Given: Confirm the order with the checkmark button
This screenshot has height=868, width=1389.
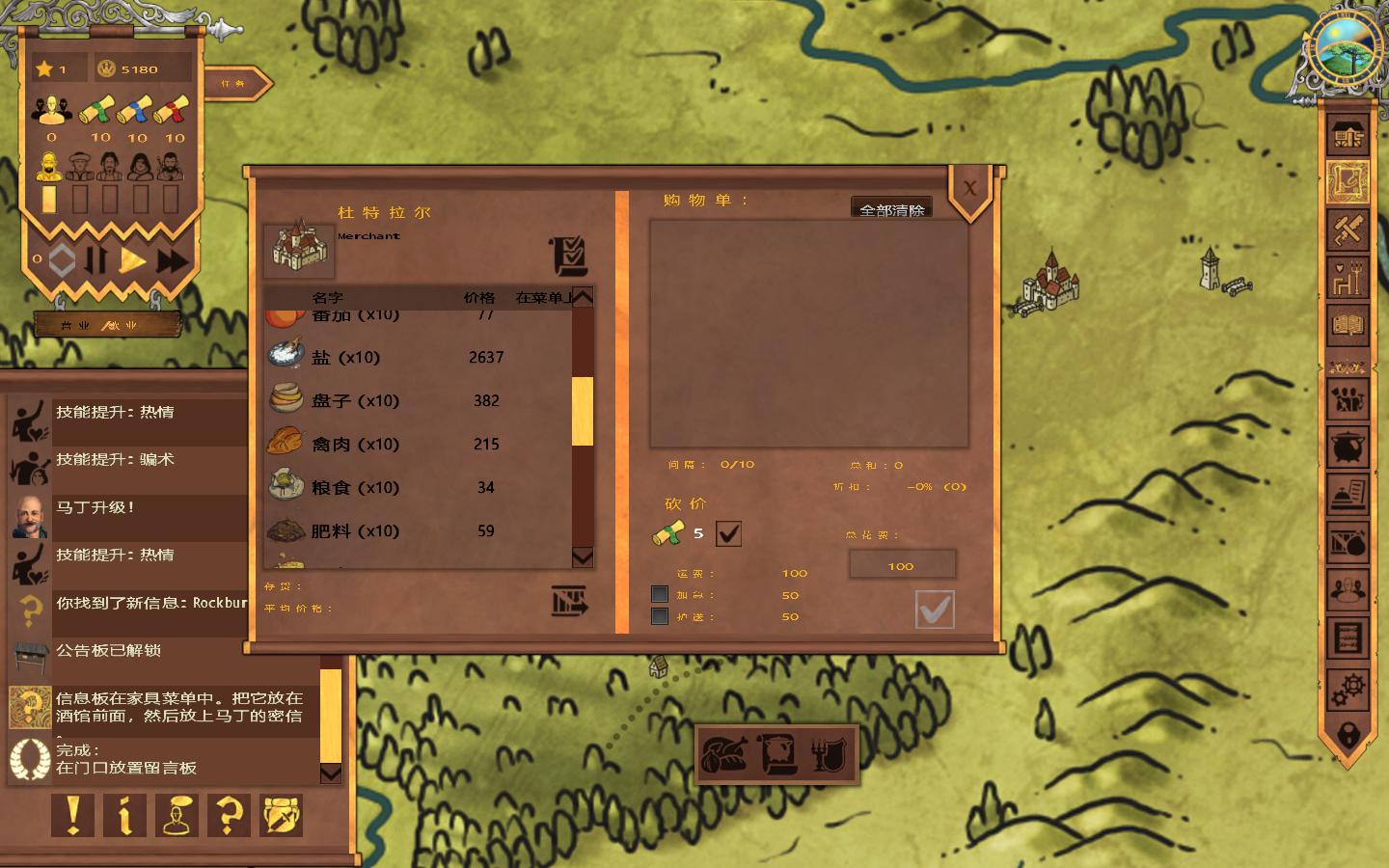Looking at the screenshot, I should pyautogui.click(x=934, y=609).
